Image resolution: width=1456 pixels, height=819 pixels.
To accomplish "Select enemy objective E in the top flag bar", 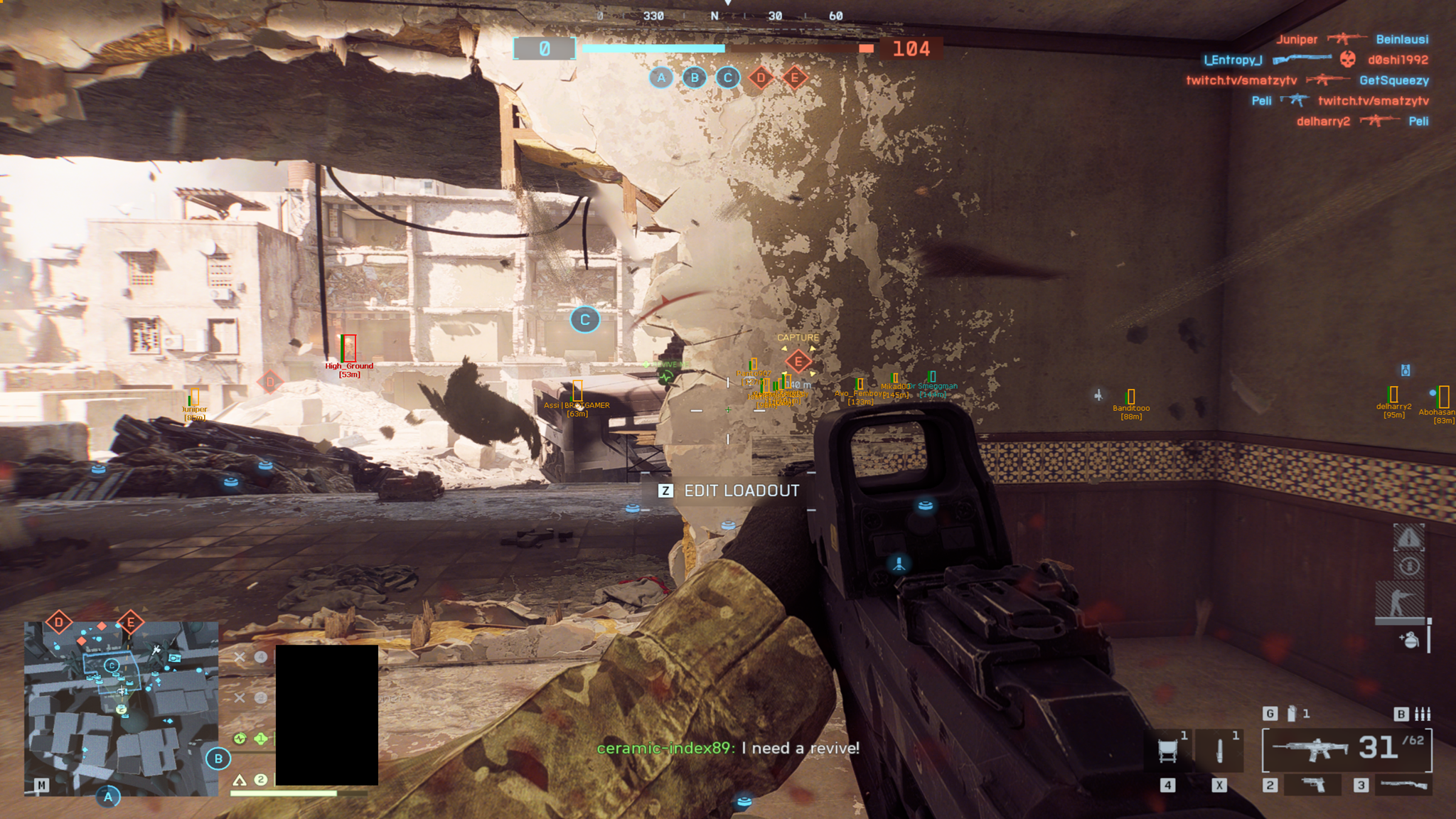I will click(x=795, y=77).
